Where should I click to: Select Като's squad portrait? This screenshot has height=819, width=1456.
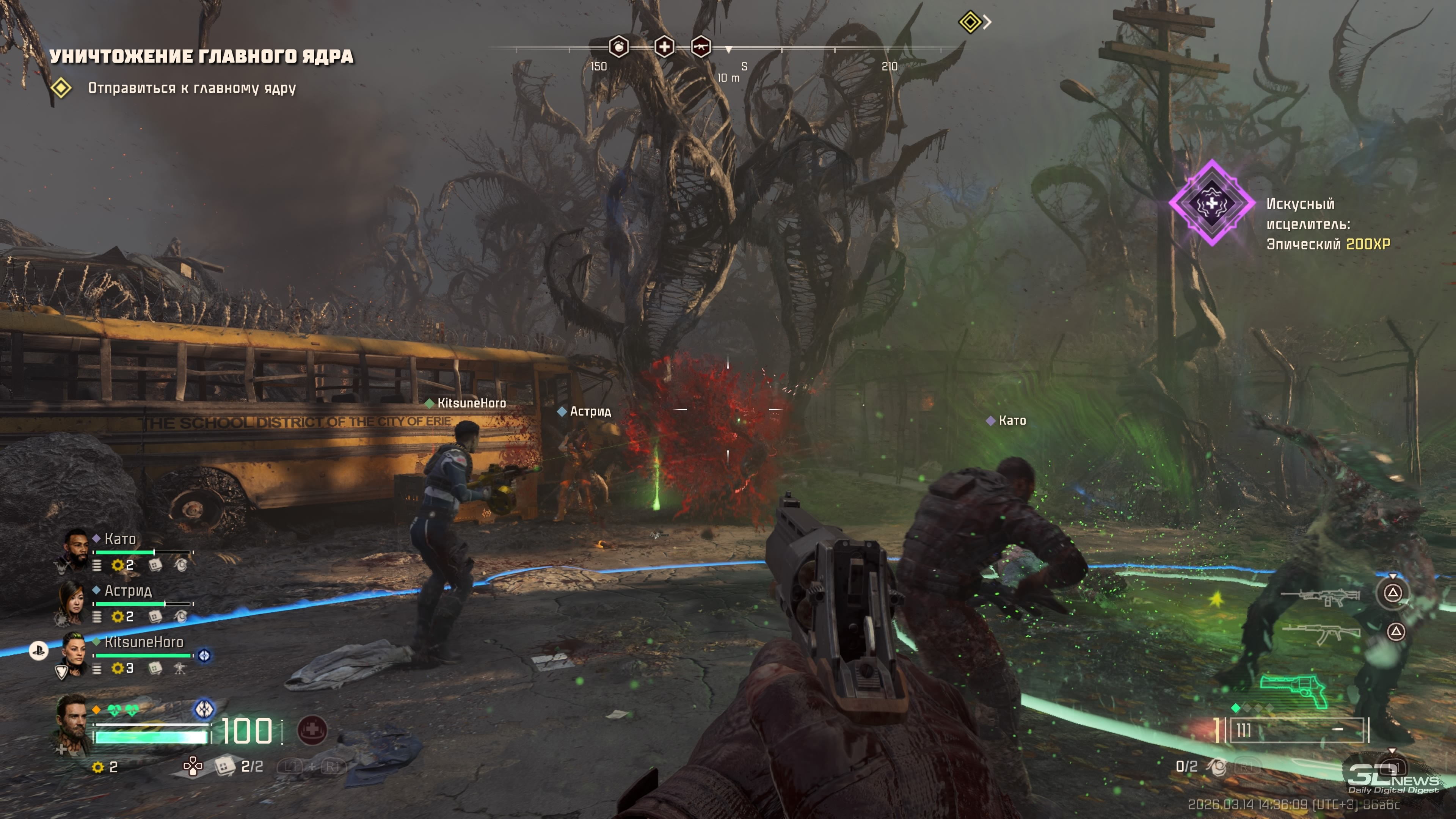74,549
